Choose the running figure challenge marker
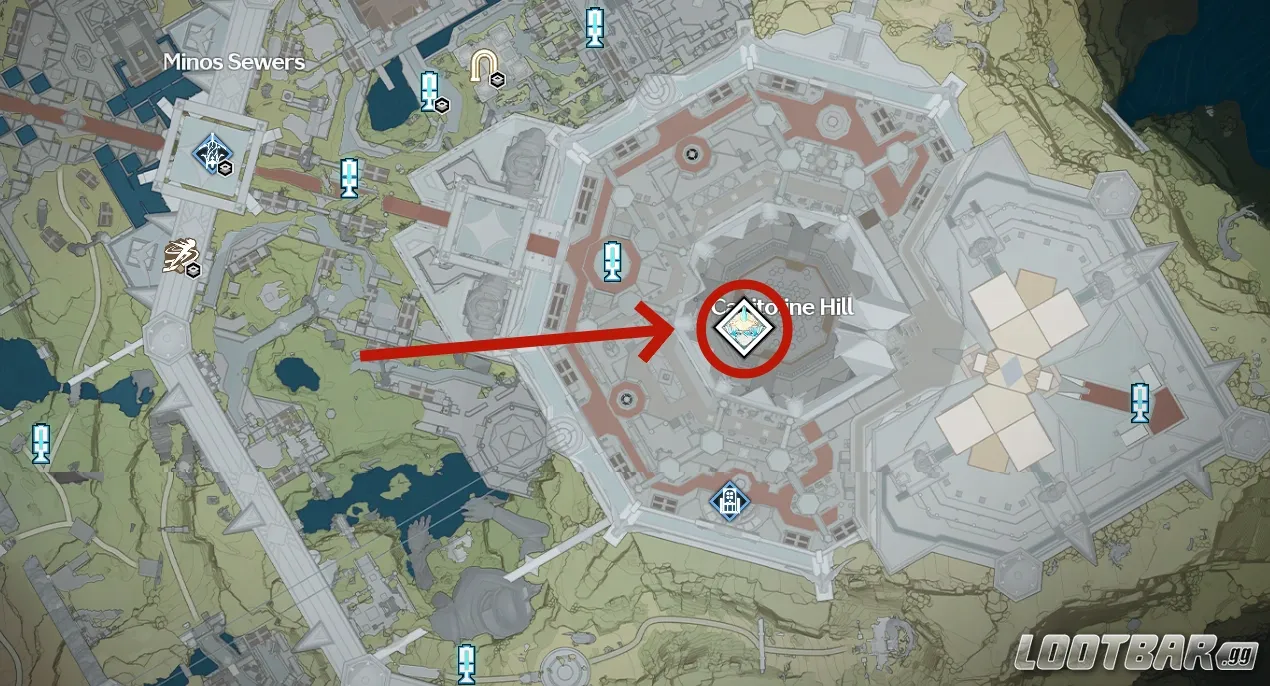The image size is (1270, 686). pyautogui.click(x=181, y=255)
